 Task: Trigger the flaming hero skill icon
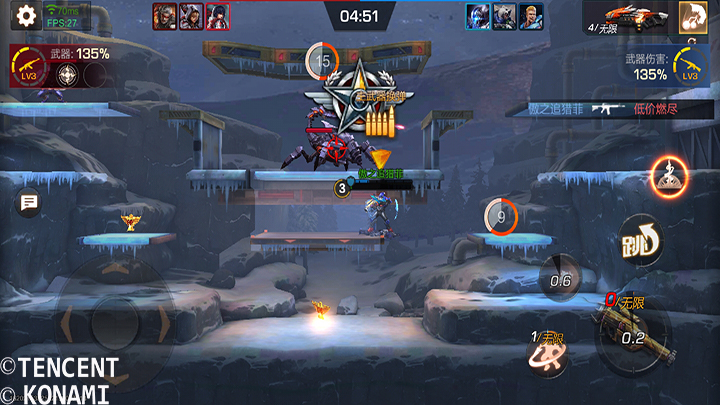pyautogui.click(x=669, y=177)
